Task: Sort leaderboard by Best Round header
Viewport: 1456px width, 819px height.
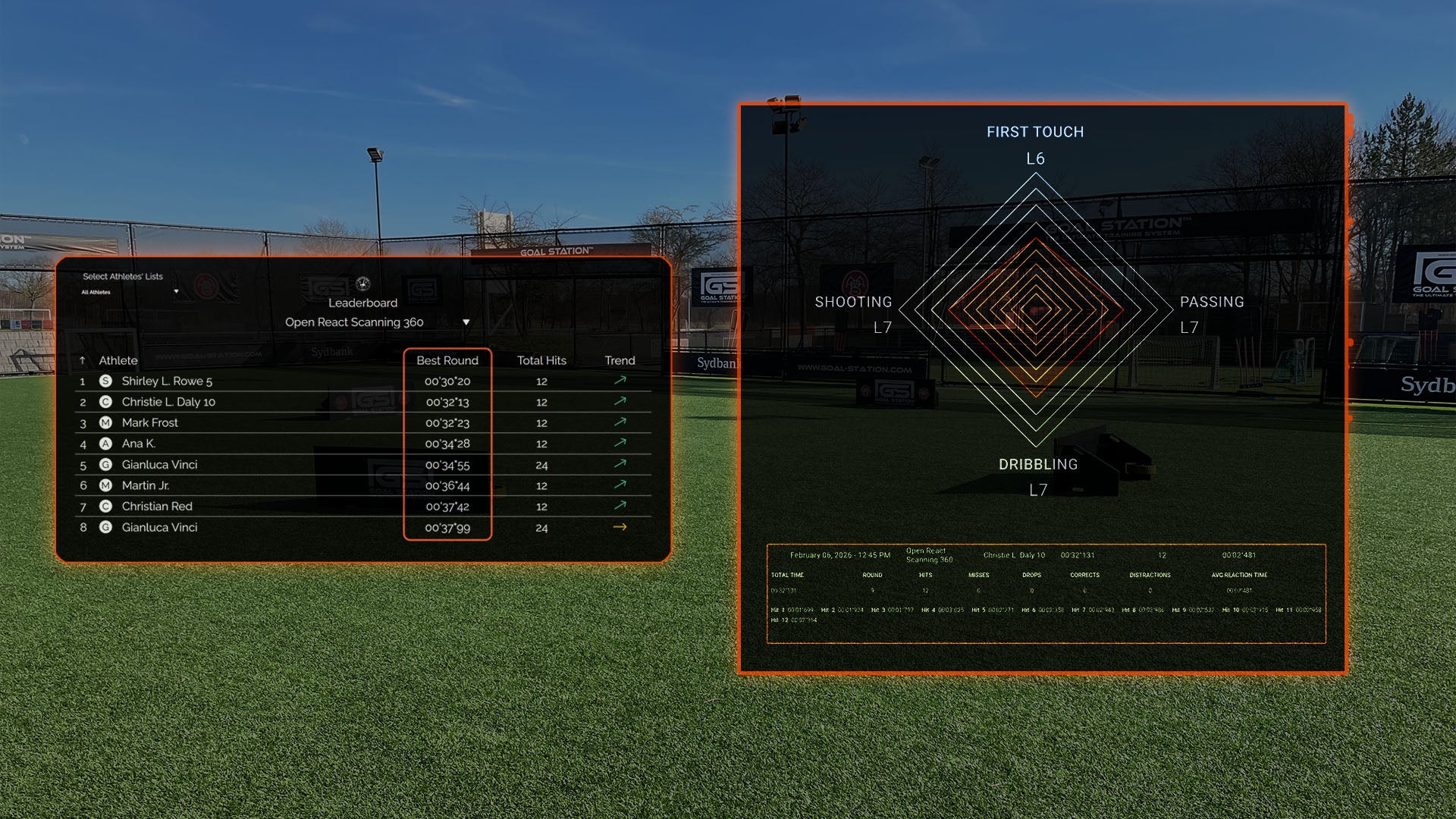Action: point(447,360)
